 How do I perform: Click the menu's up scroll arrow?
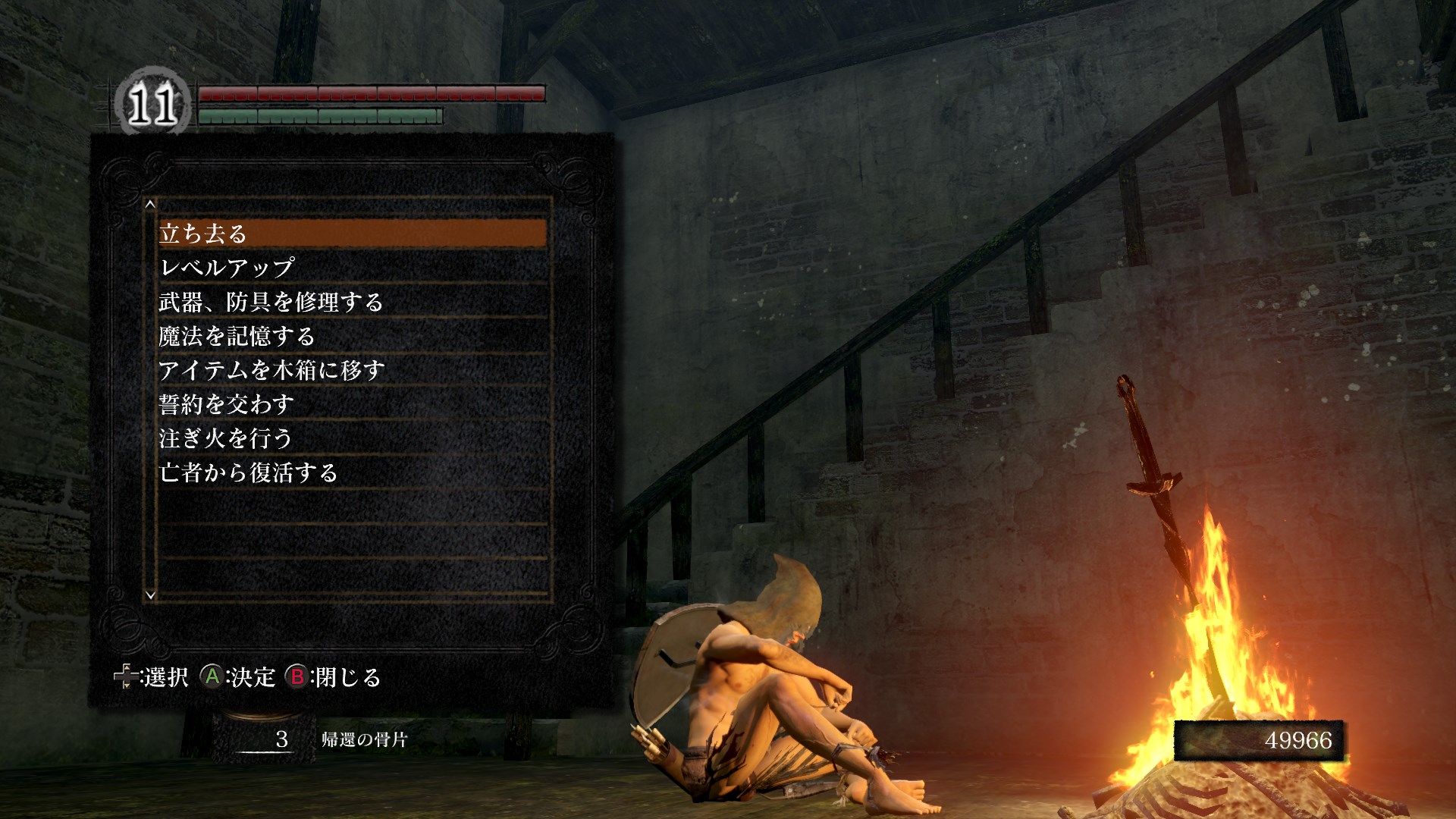pyautogui.click(x=150, y=204)
